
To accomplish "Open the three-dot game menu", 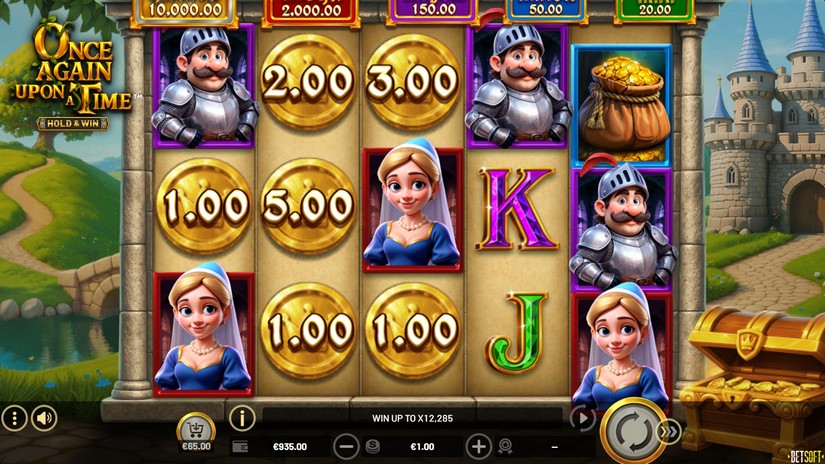I will click(x=14, y=418).
